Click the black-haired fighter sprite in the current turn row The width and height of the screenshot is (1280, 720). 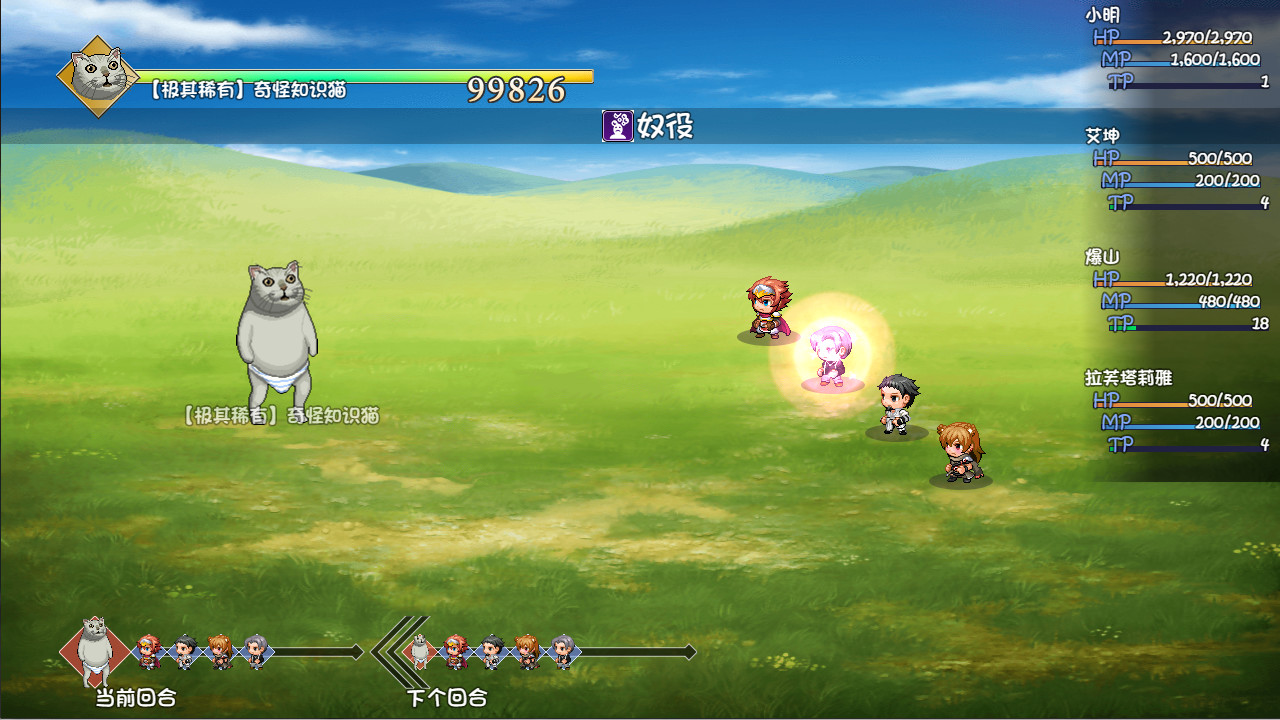coord(184,652)
